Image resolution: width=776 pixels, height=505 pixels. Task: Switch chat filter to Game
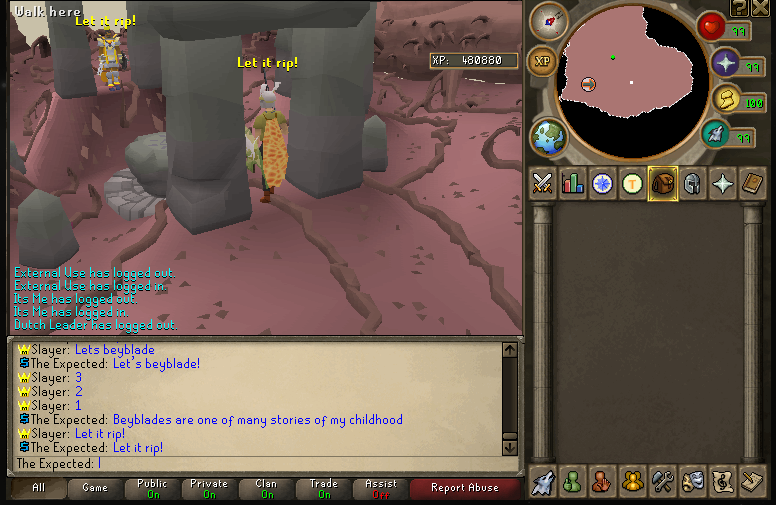pyautogui.click(x=95, y=488)
